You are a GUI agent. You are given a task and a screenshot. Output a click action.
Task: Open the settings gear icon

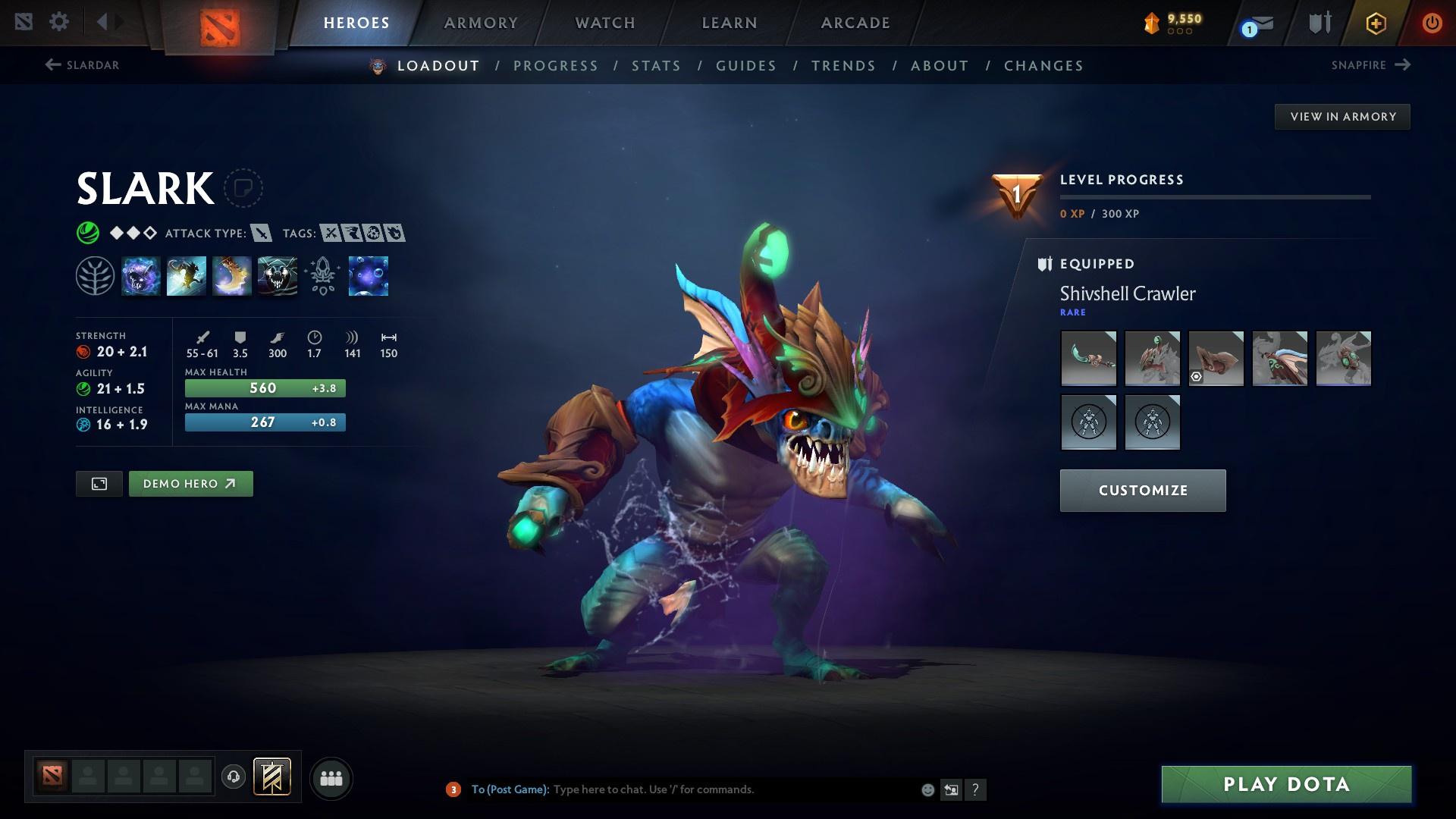[x=59, y=22]
